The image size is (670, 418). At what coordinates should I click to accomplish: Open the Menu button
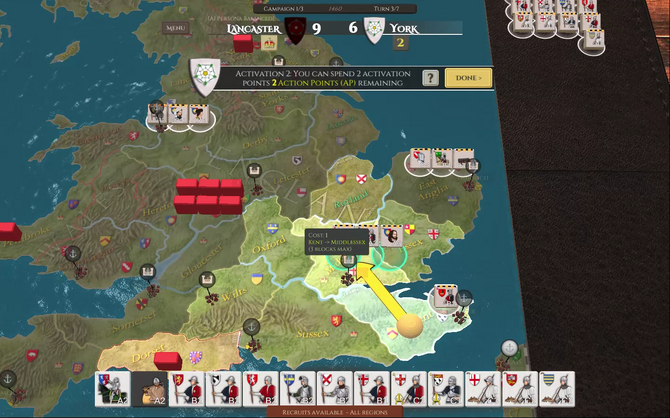[176, 28]
